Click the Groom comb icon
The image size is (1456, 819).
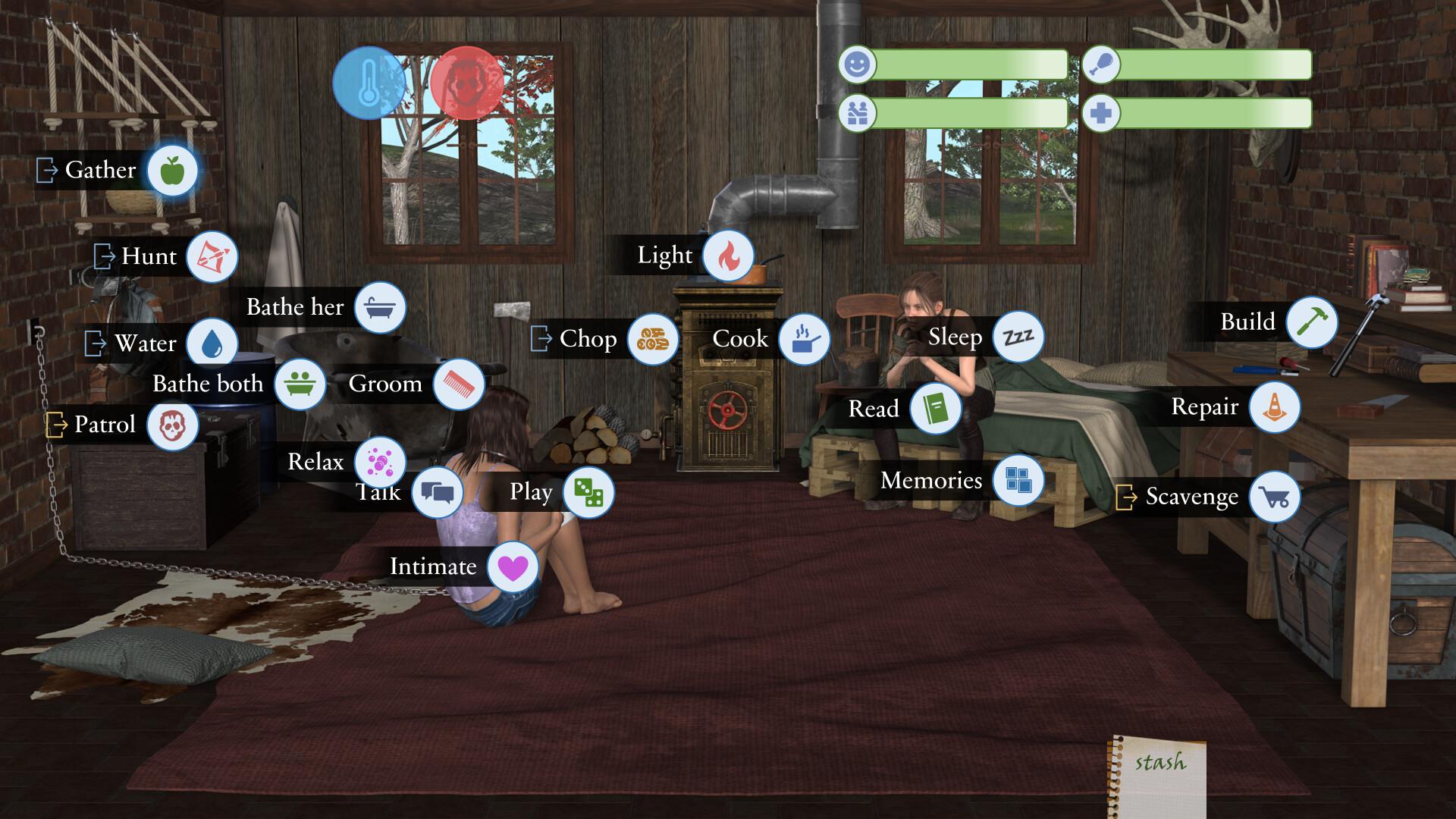coord(458,384)
